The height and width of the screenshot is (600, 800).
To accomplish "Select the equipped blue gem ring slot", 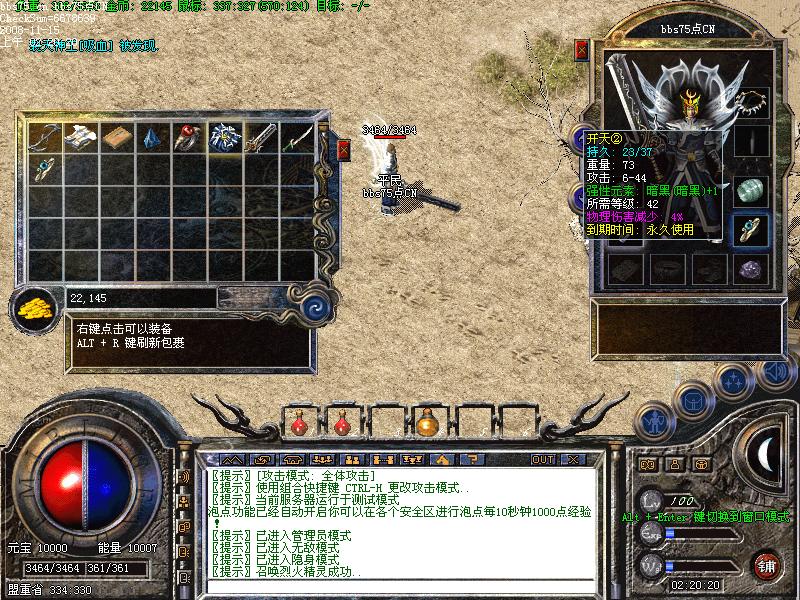I will point(752,229).
